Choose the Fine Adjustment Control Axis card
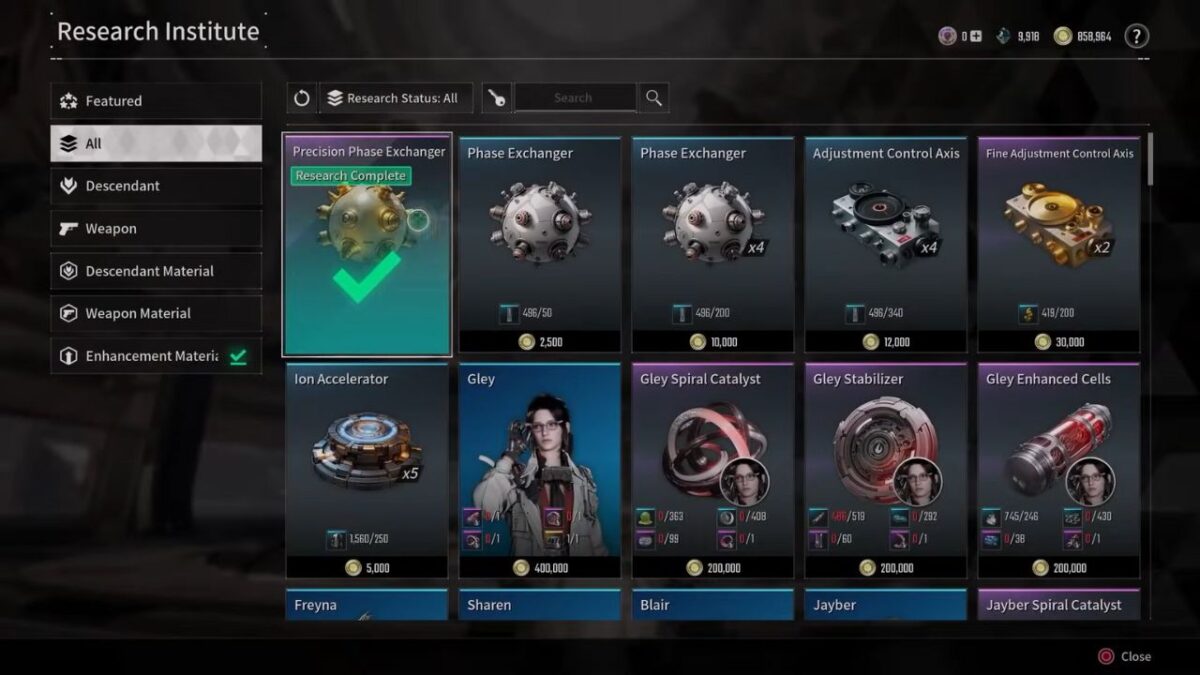 (x=1059, y=245)
